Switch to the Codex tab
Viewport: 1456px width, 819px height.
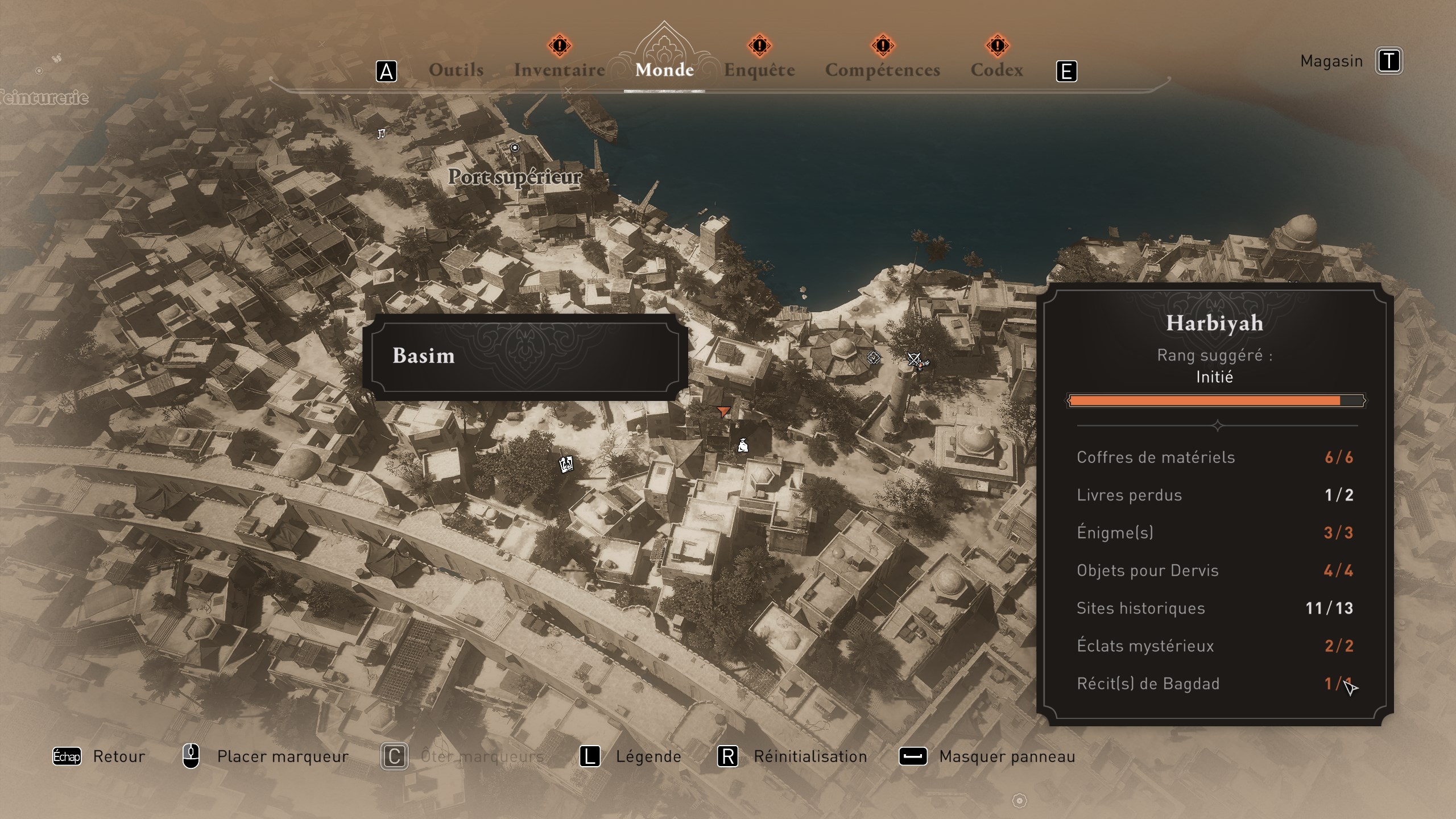pos(996,70)
